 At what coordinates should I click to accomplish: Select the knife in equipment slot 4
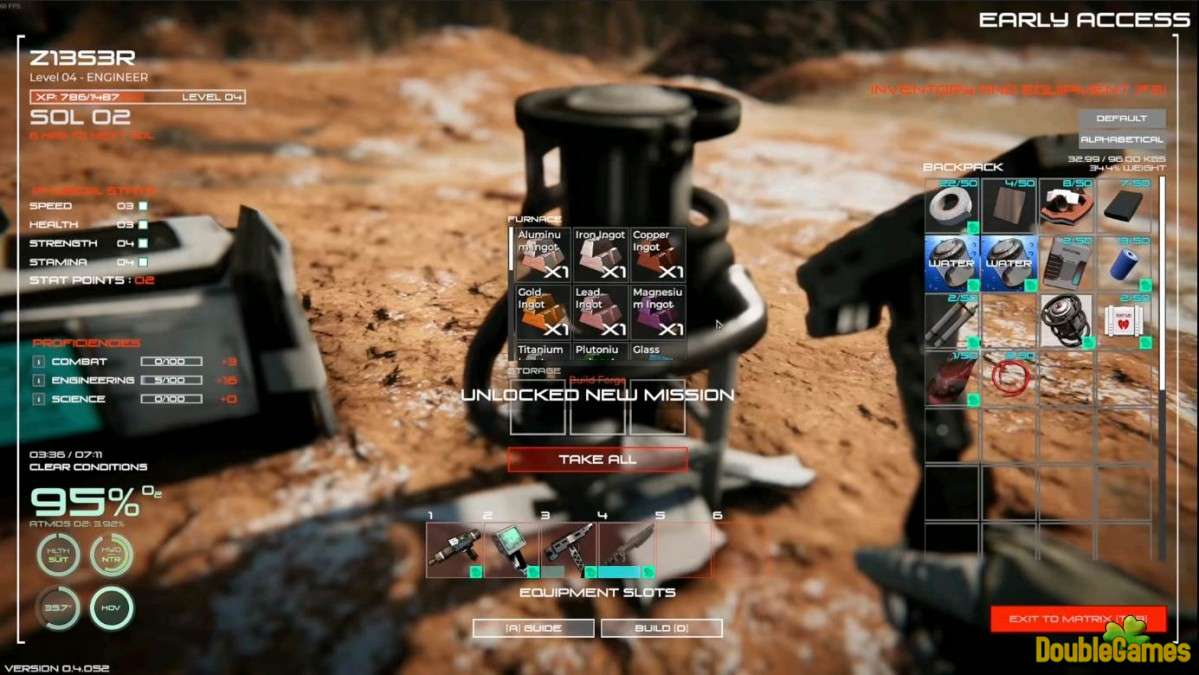(626, 549)
